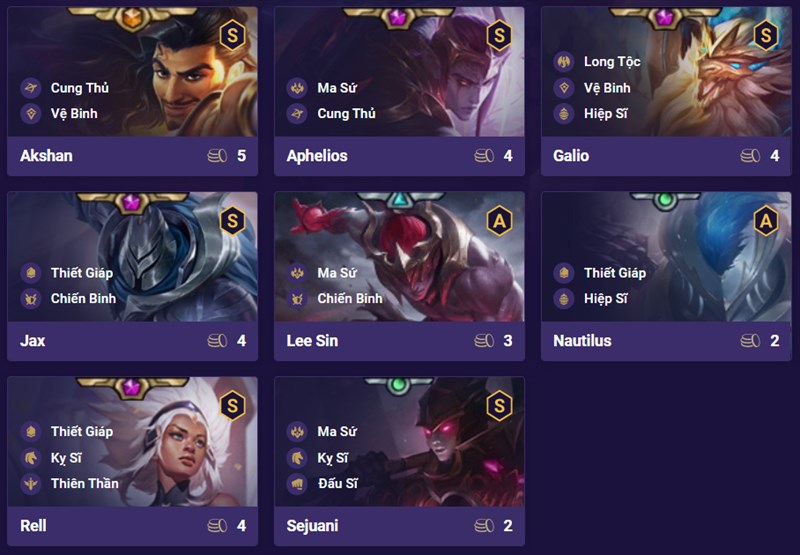
Task: Choose the Galio champion card
Action: [666, 90]
